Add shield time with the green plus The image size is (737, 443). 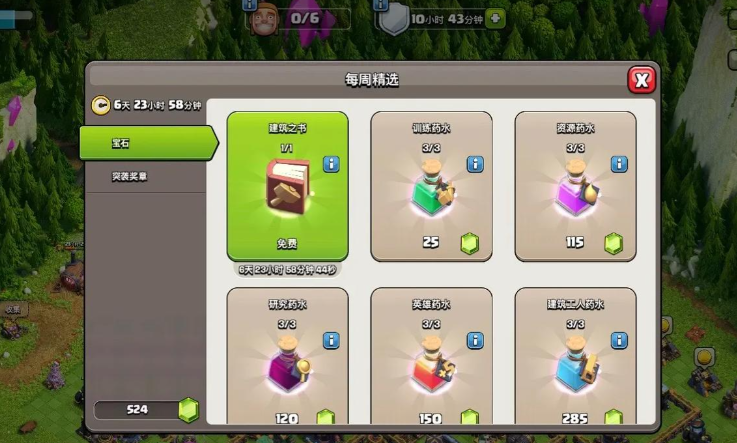click(496, 18)
